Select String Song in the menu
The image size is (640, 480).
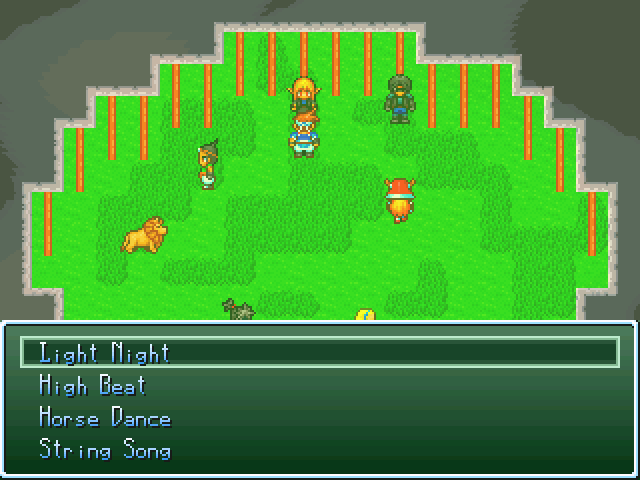tap(104, 450)
